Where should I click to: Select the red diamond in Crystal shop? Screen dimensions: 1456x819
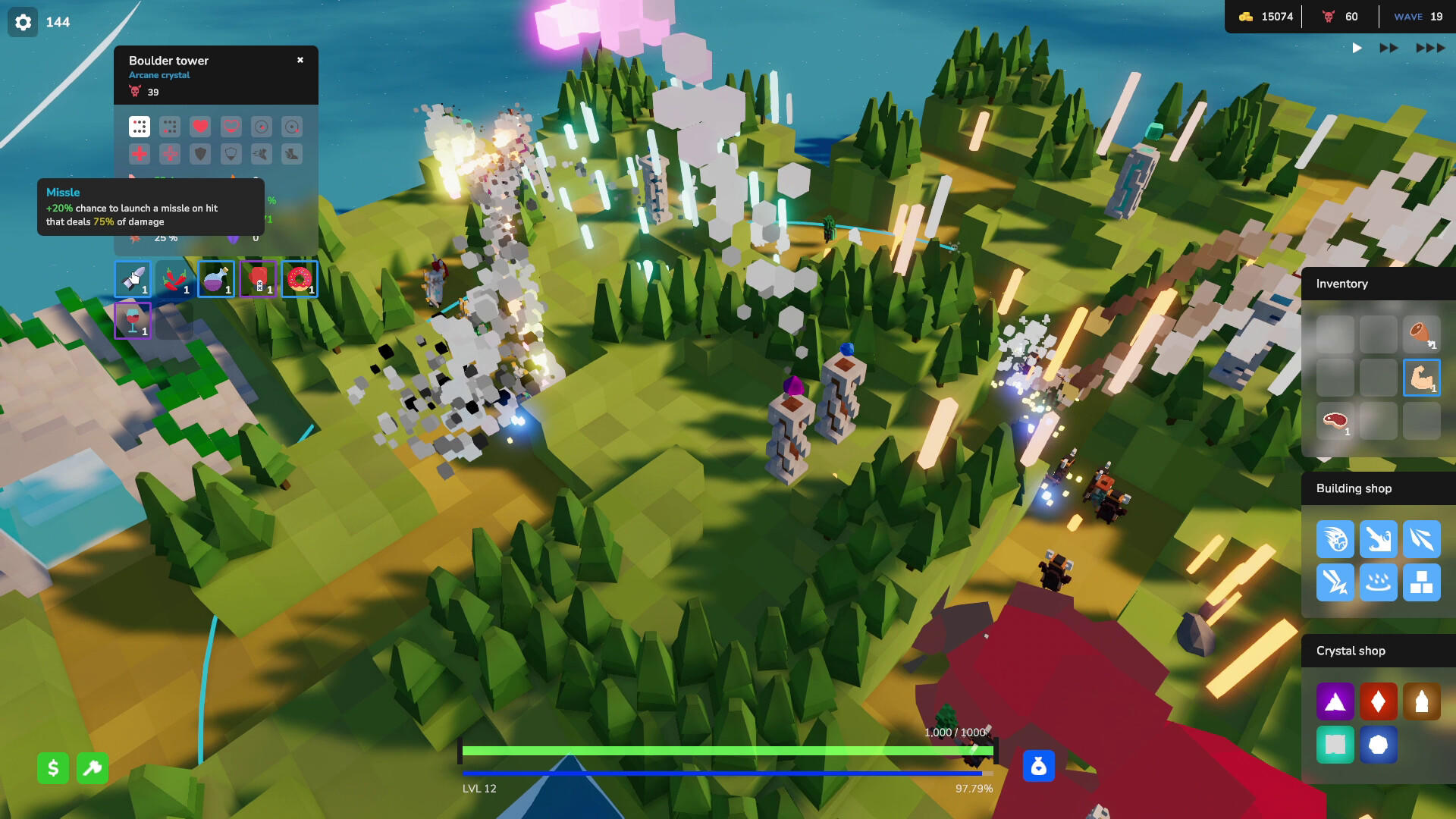1379,701
